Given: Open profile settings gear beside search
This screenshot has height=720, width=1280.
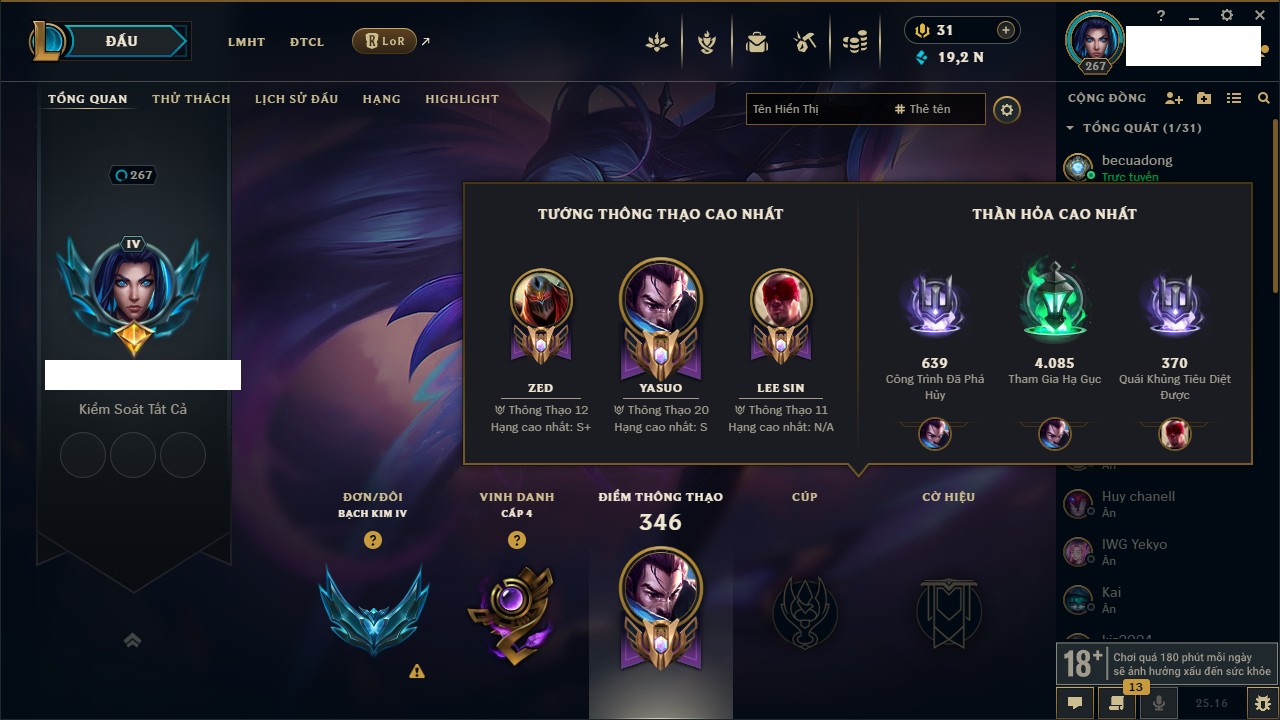Looking at the screenshot, I should coord(1007,109).
